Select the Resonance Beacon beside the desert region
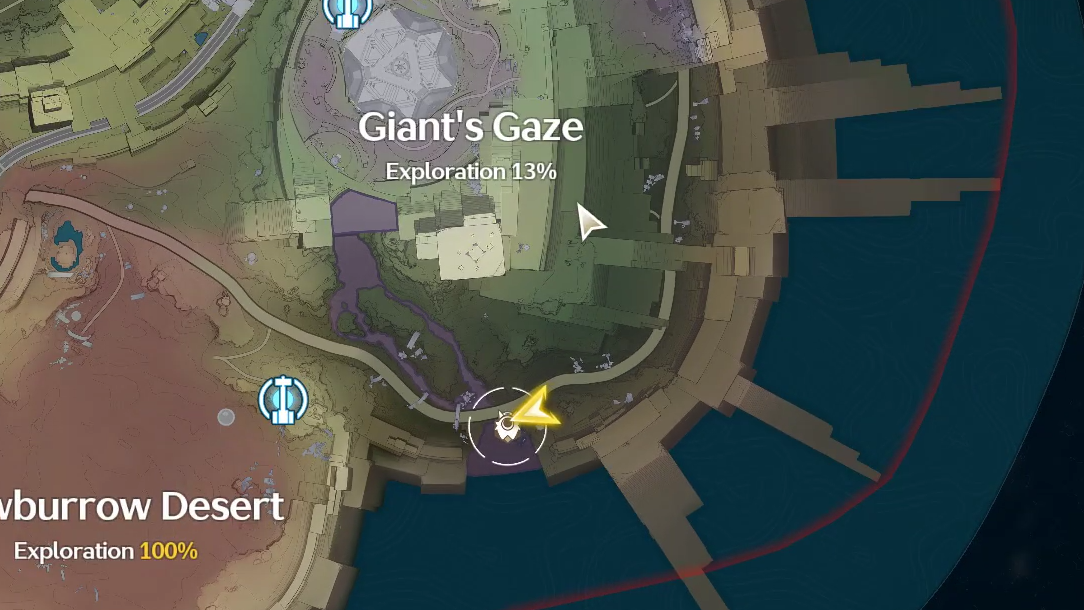Screen dimensions: 1084x610 click(282, 400)
